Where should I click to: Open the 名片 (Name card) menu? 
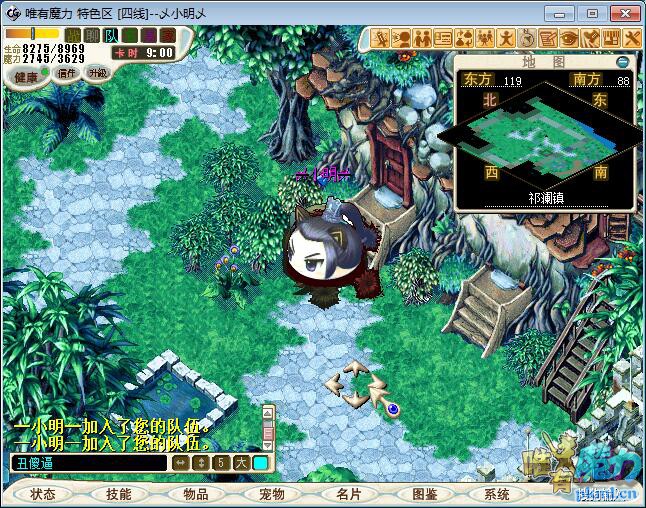coord(347,494)
